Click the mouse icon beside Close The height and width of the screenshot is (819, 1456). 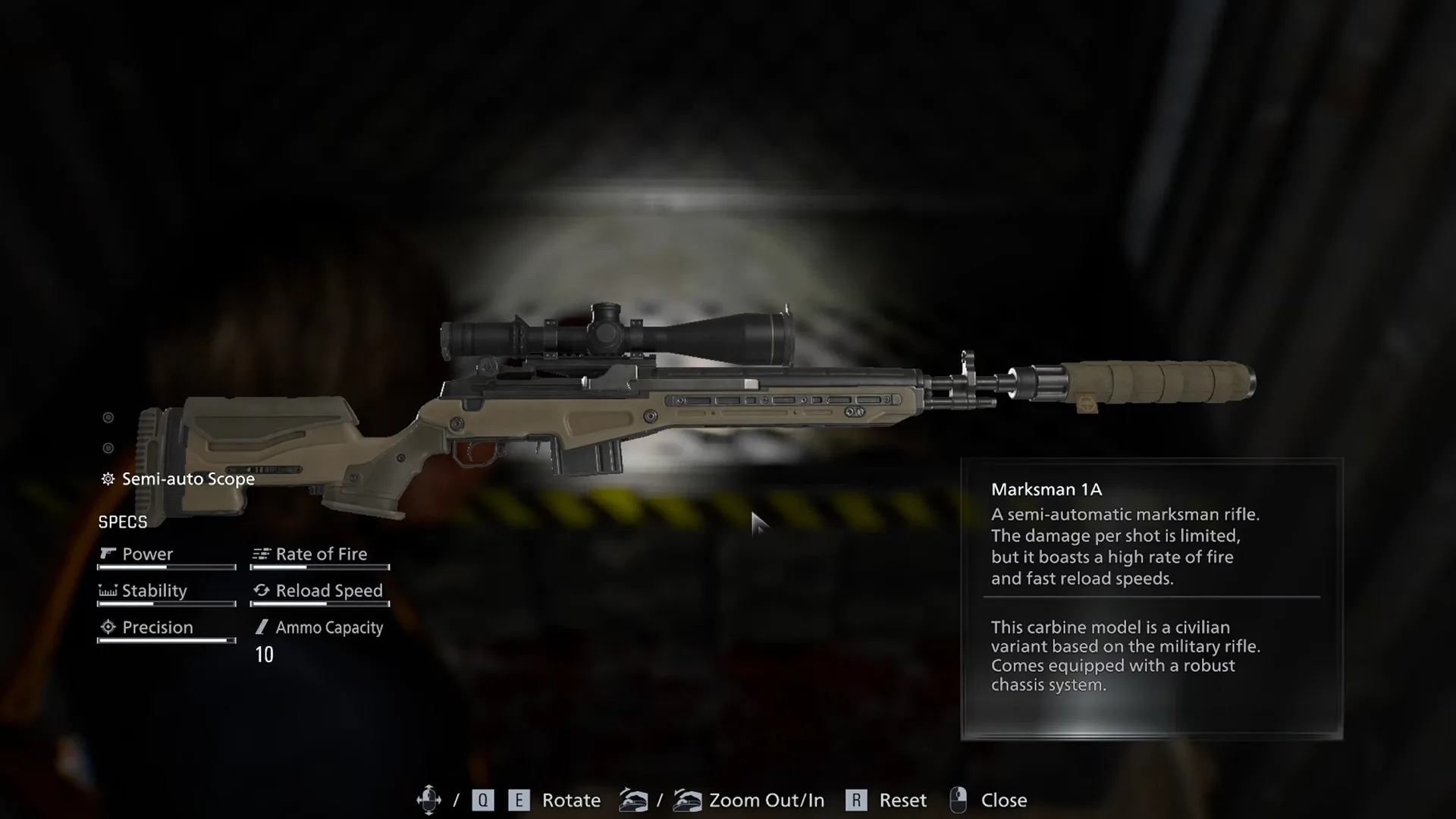(959, 799)
